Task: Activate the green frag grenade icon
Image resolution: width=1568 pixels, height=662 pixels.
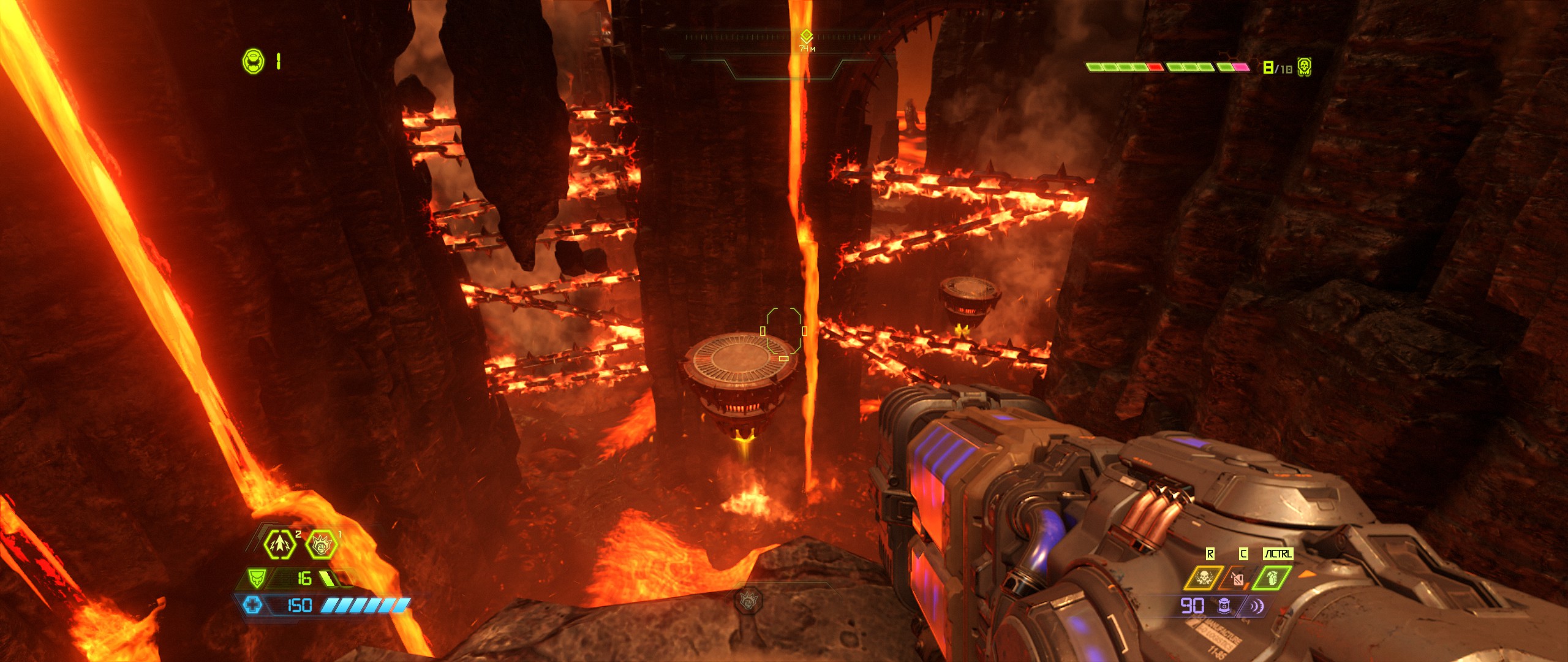Action: click(1272, 577)
